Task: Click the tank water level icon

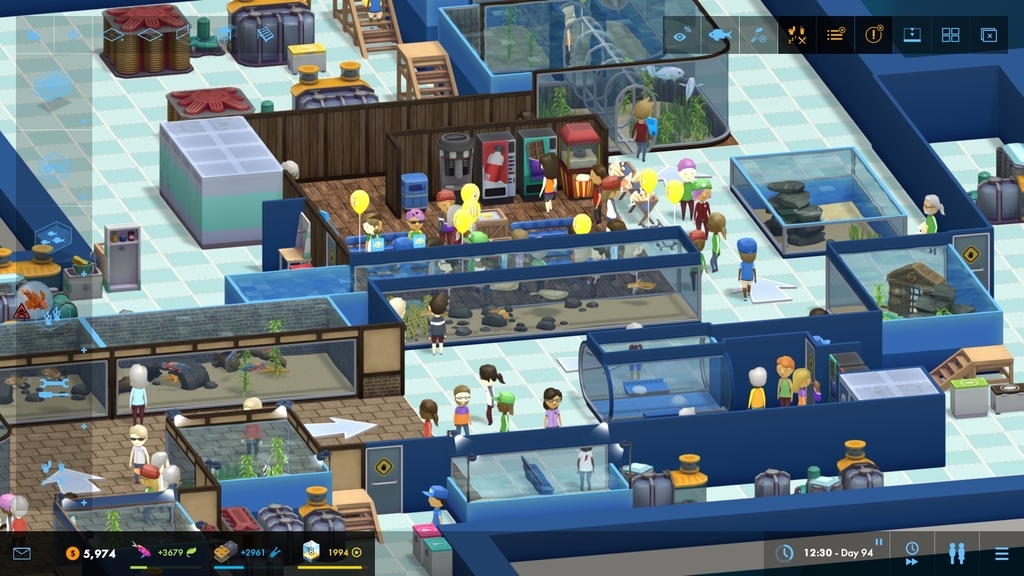Action: click(912, 35)
